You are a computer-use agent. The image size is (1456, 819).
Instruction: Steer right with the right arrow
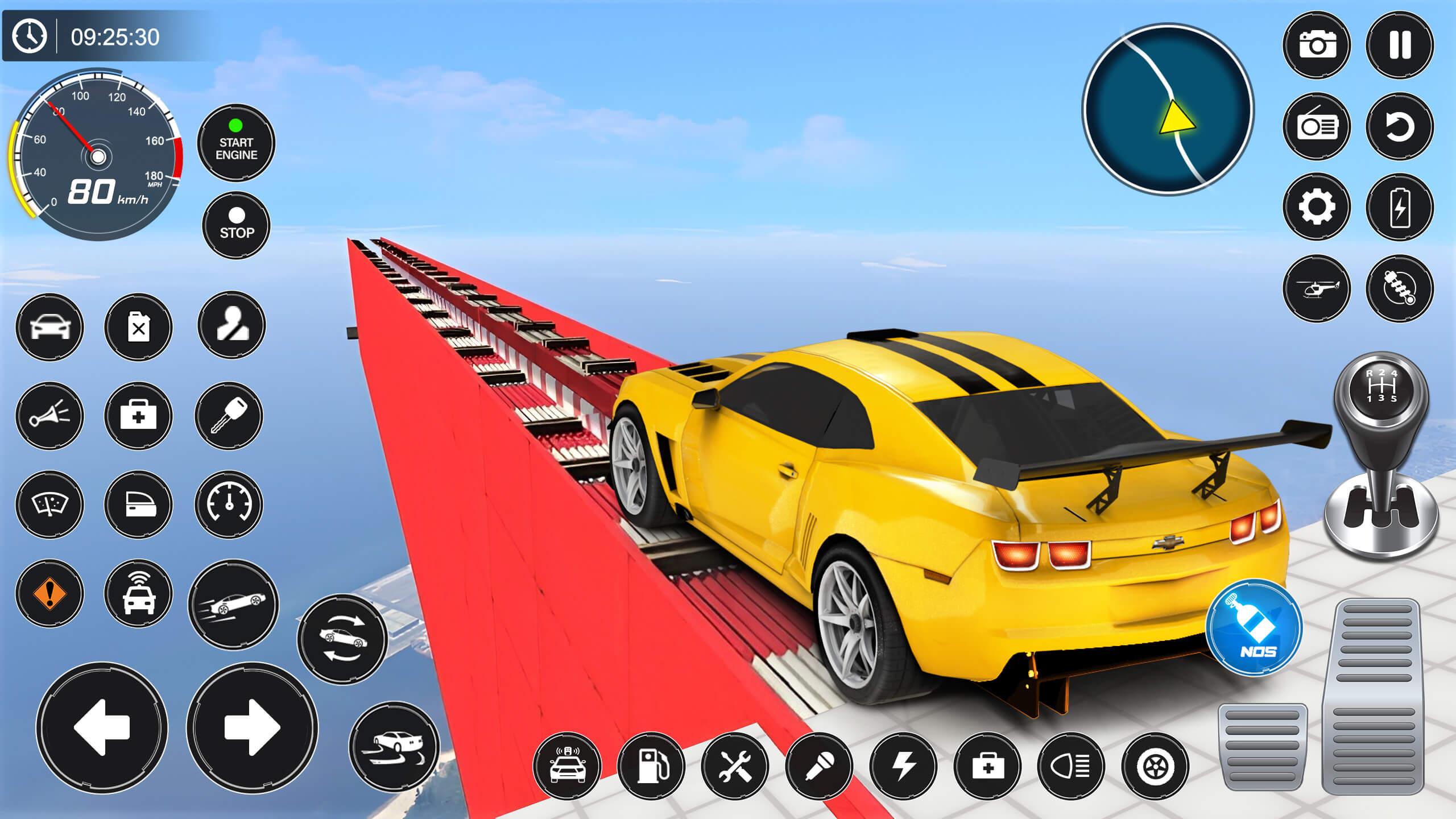tap(252, 727)
